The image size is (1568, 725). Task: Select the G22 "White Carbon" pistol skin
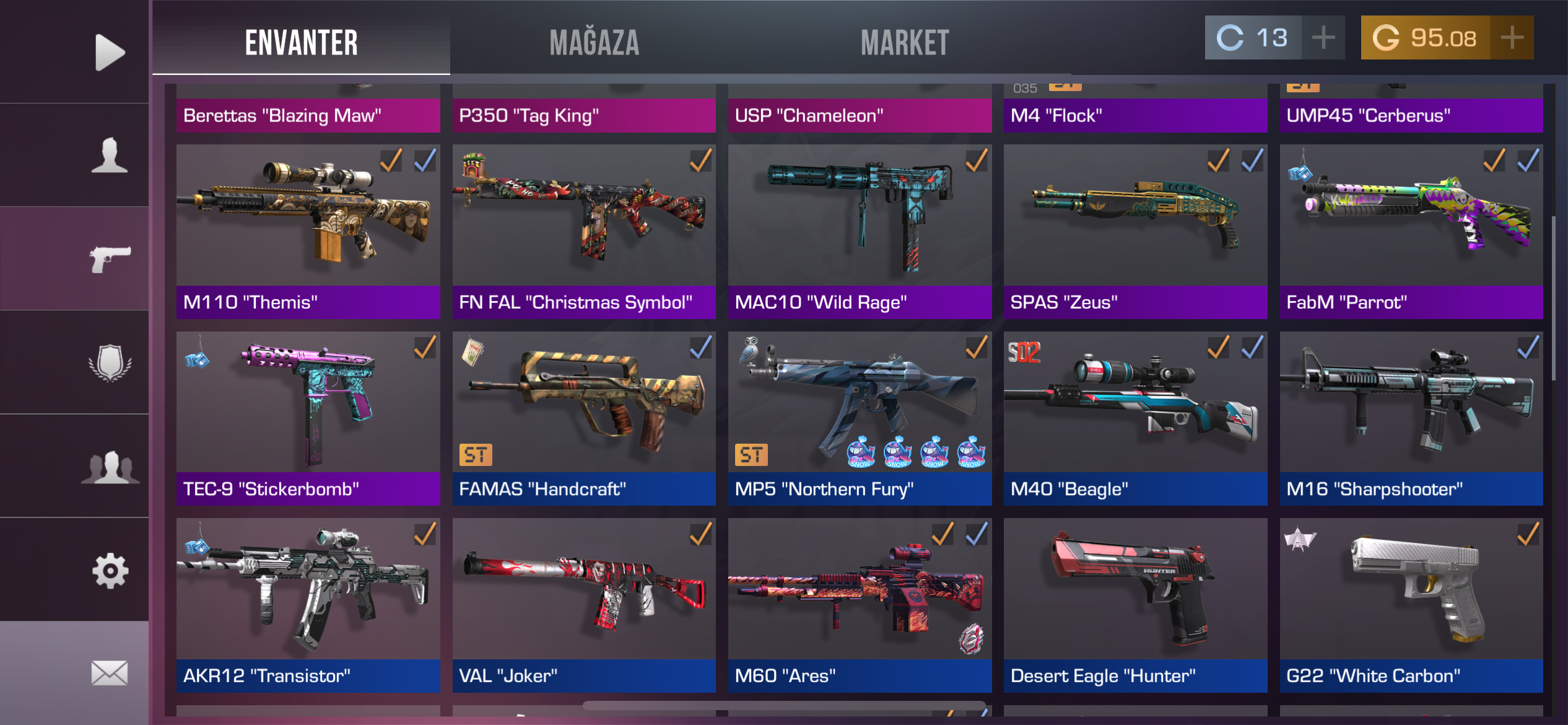click(1411, 605)
